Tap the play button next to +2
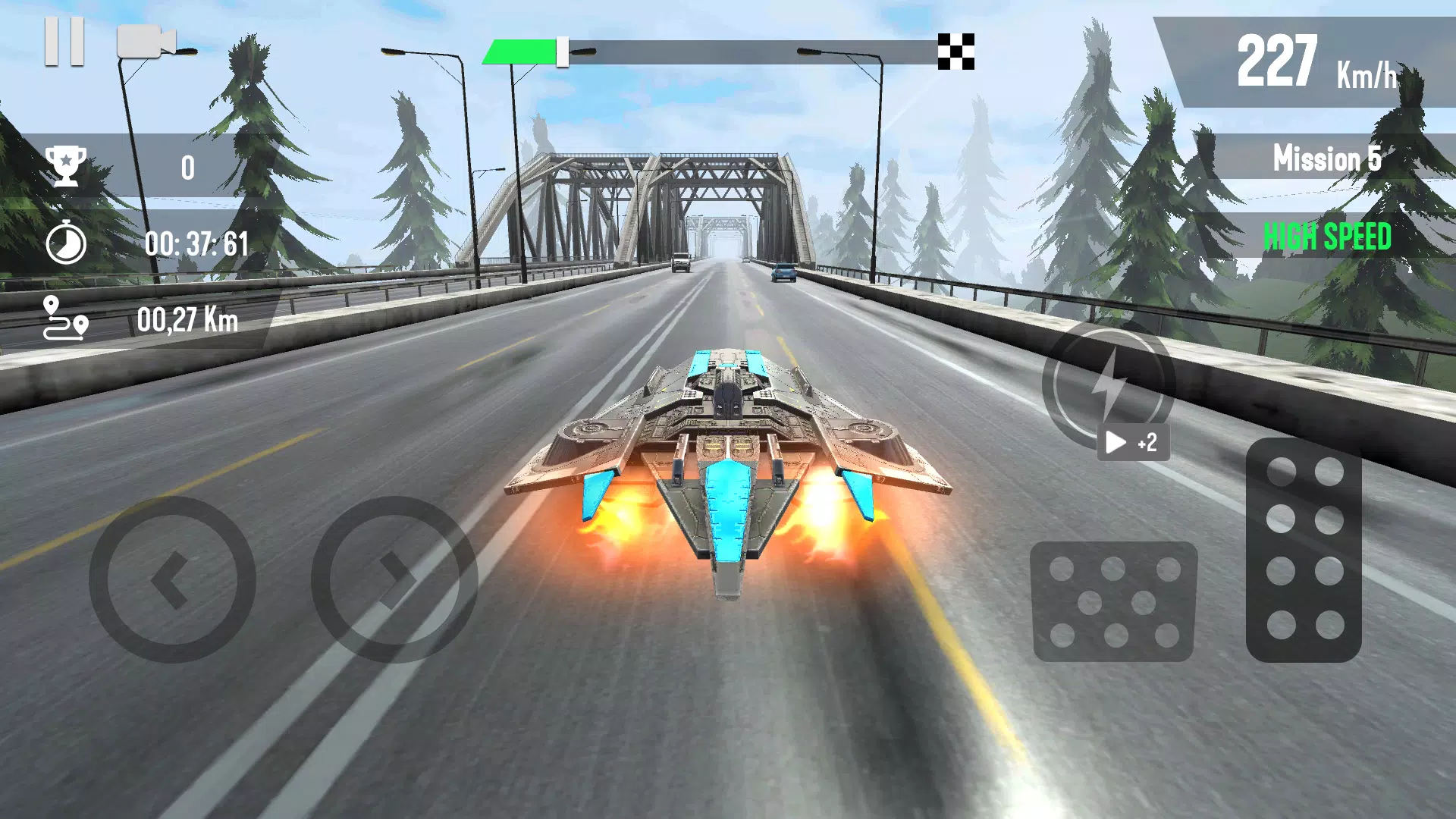This screenshot has width=1456, height=819. (1116, 443)
